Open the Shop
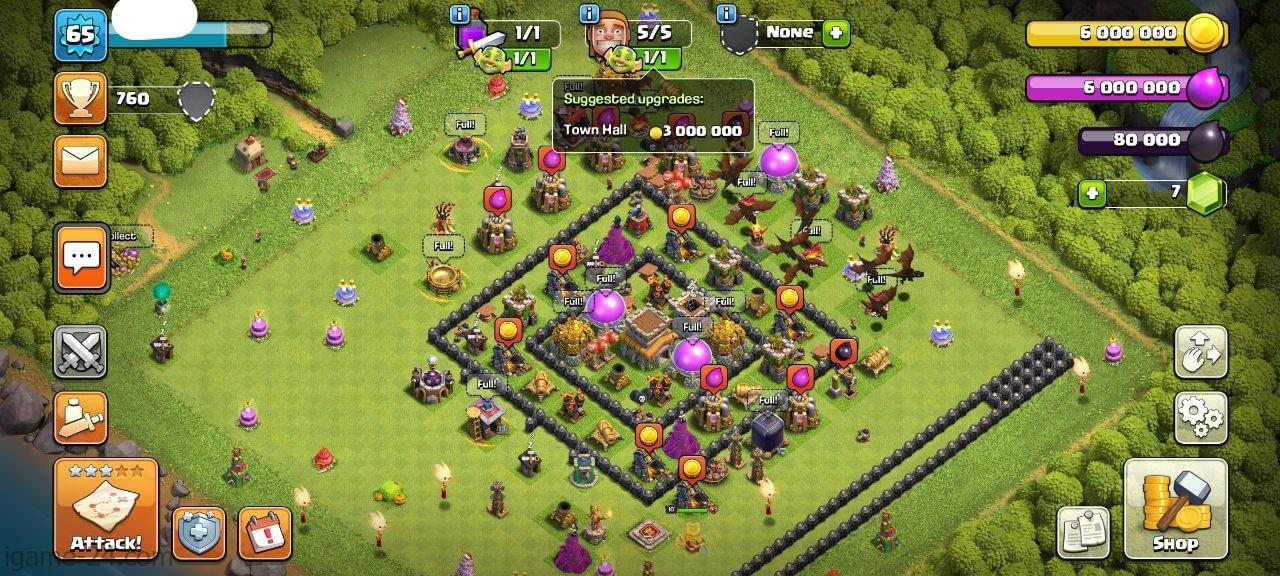 (1175, 508)
